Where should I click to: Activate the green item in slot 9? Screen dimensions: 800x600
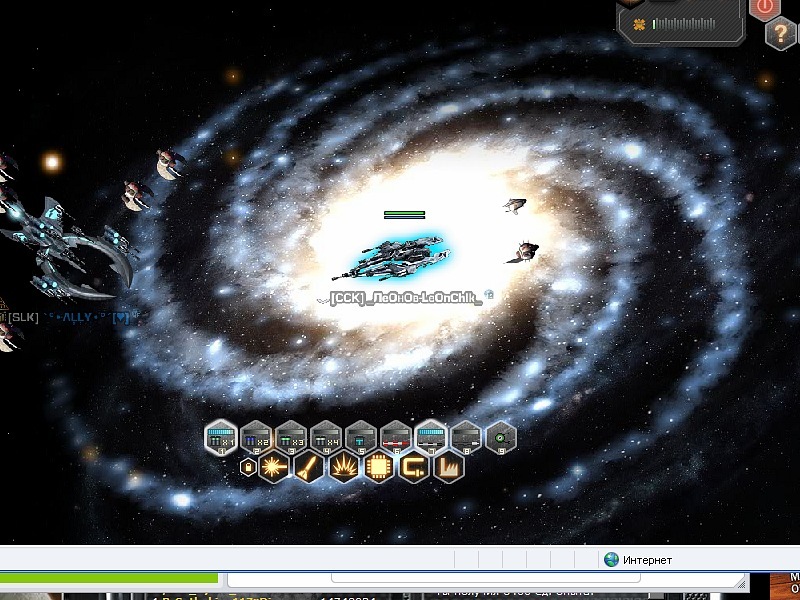(x=500, y=436)
